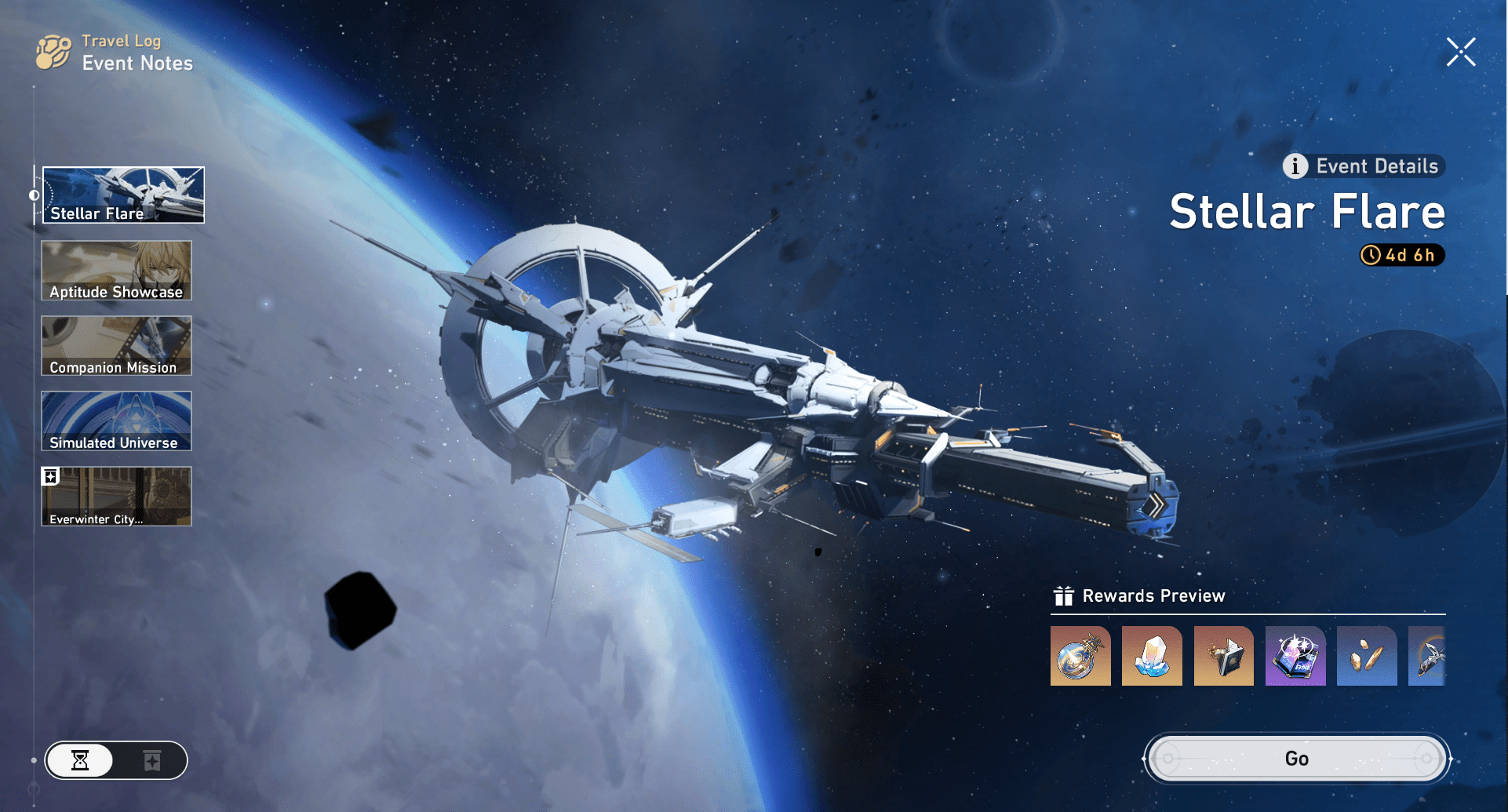Viewport: 1508px width, 812px height.
Task: Select the Simulated Universe event entry
Action: (115, 421)
